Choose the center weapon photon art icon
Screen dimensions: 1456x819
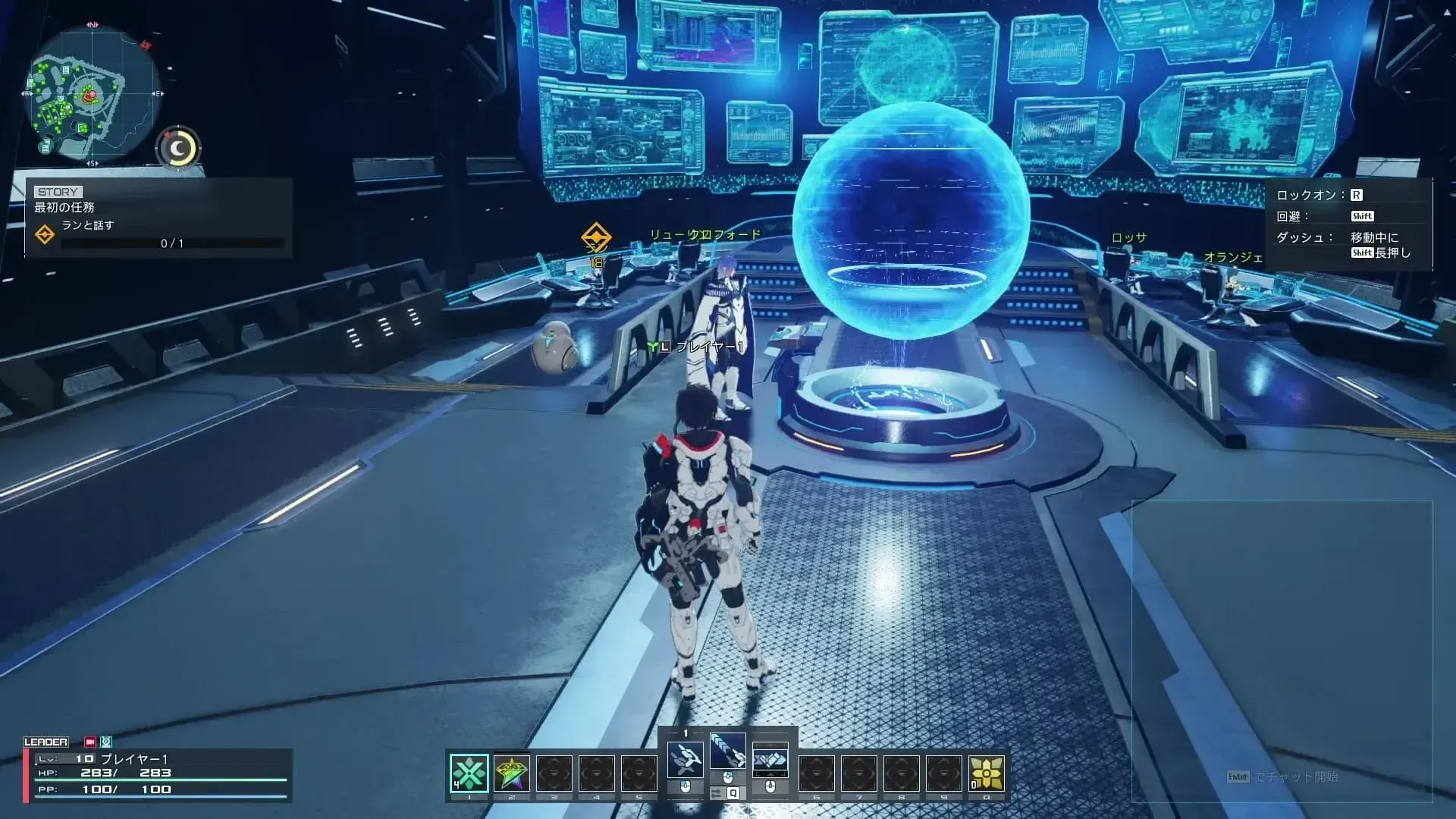727,752
